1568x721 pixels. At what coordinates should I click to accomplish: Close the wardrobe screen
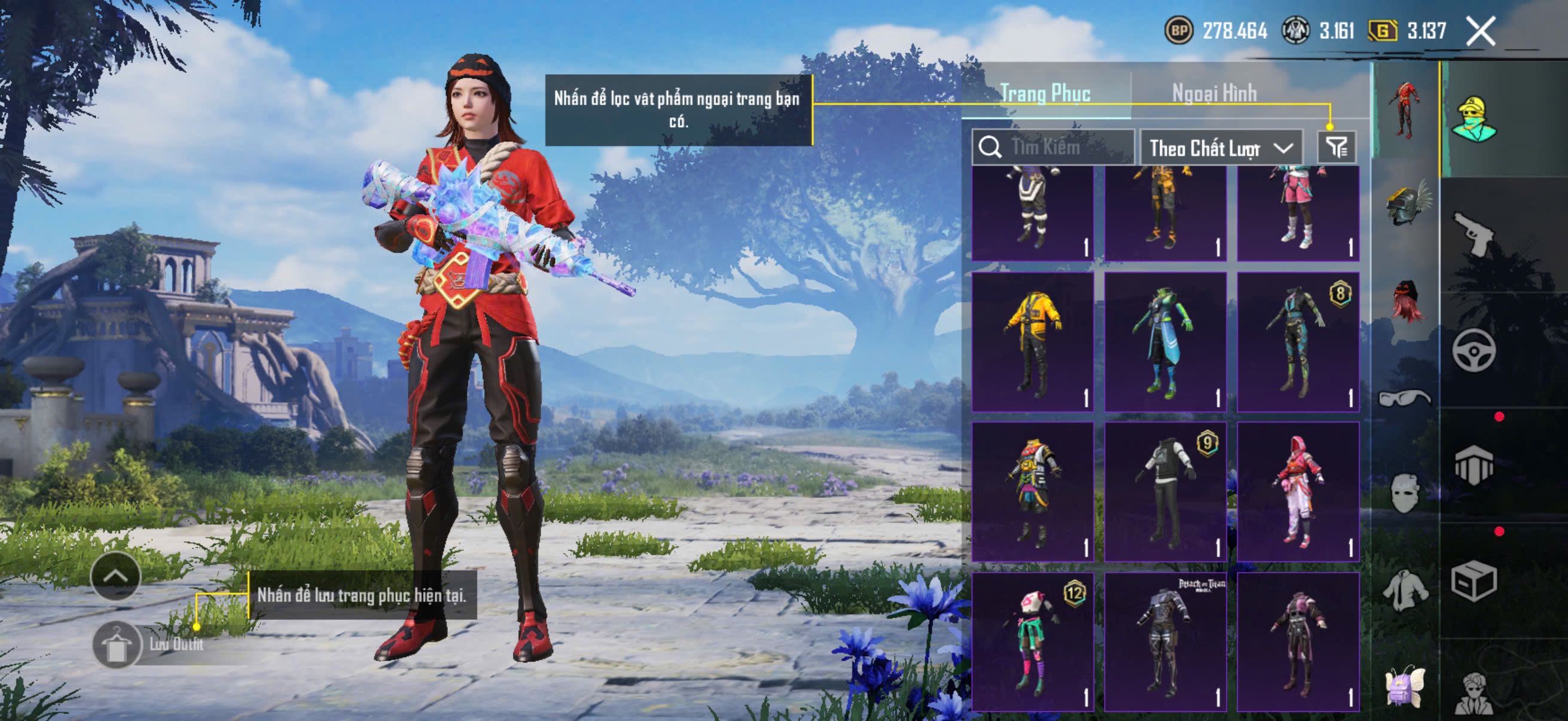(x=1480, y=31)
